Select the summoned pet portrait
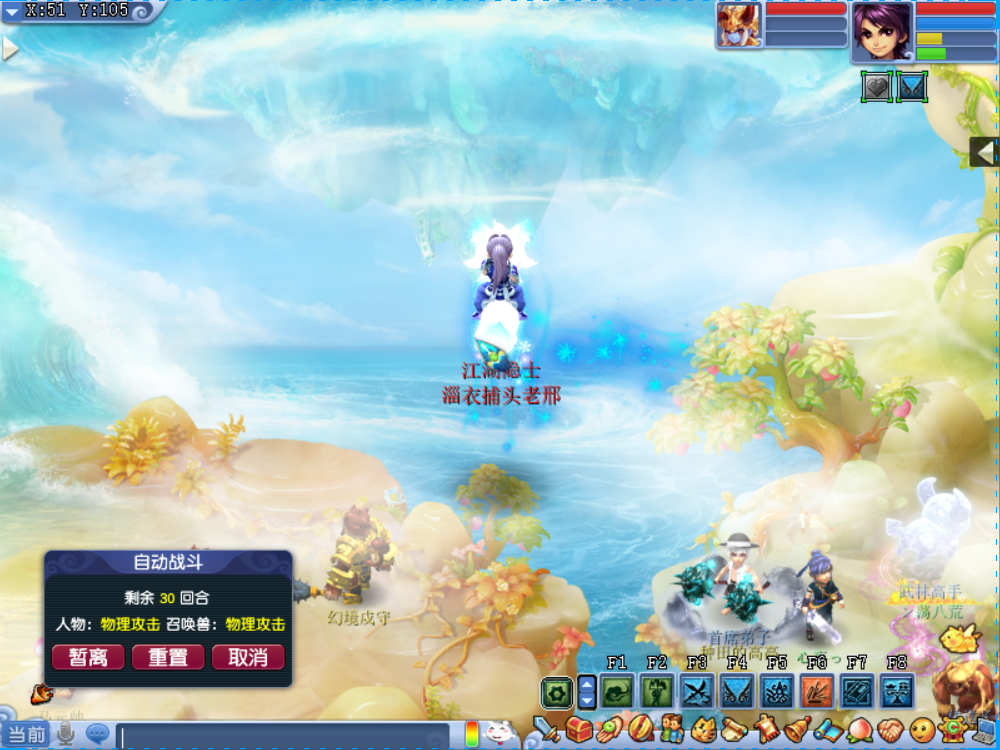Image resolution: width=1000 pixels, height=750 pixels. click(739, 25)
